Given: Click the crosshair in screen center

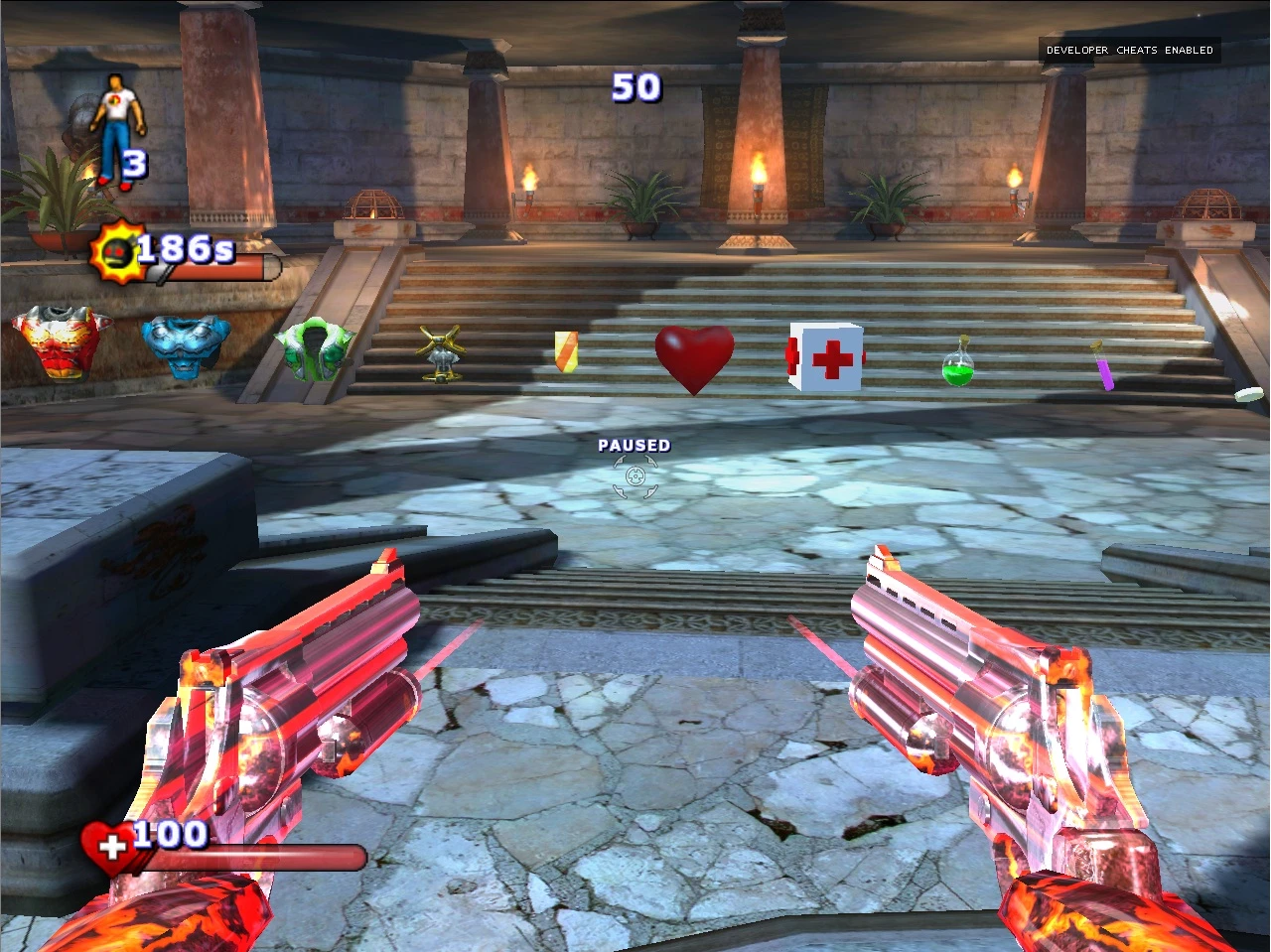Looking at the screenshot, I should [635, 476].
